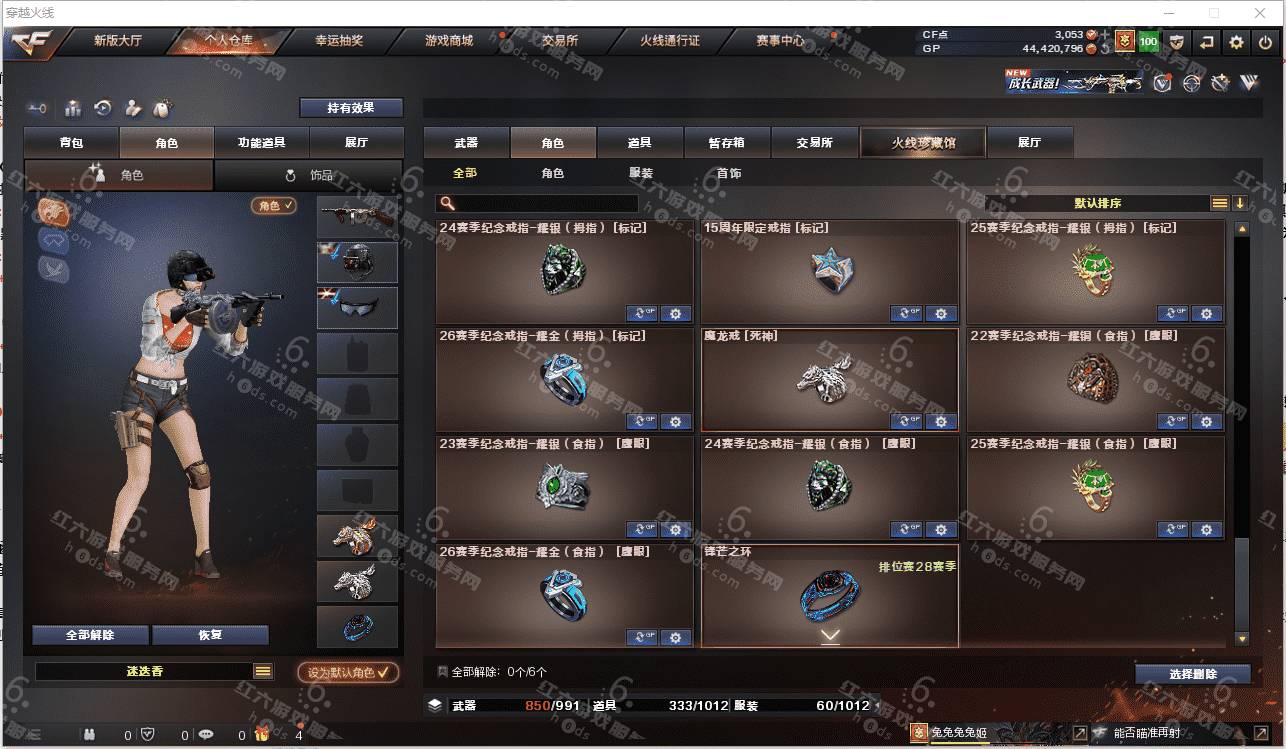Go to 幸运抽奖 lucky draw
The width and height of the screenshot is (1286, 749).
(x=339, y=41)
